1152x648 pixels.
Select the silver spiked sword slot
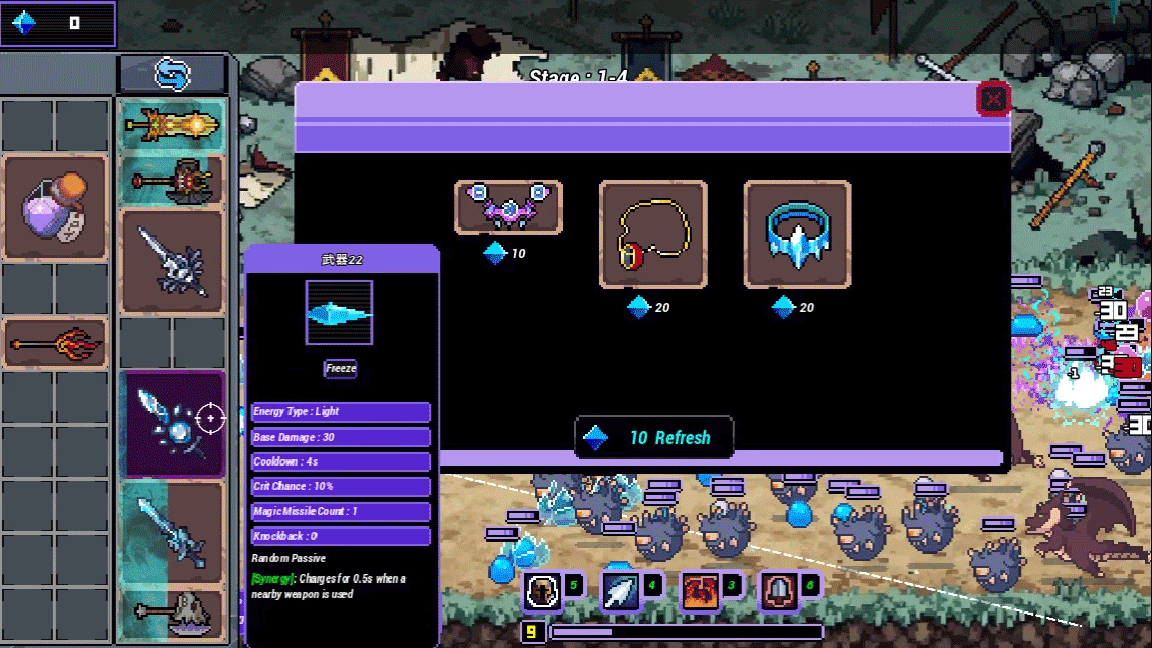[x=172, y=262]
